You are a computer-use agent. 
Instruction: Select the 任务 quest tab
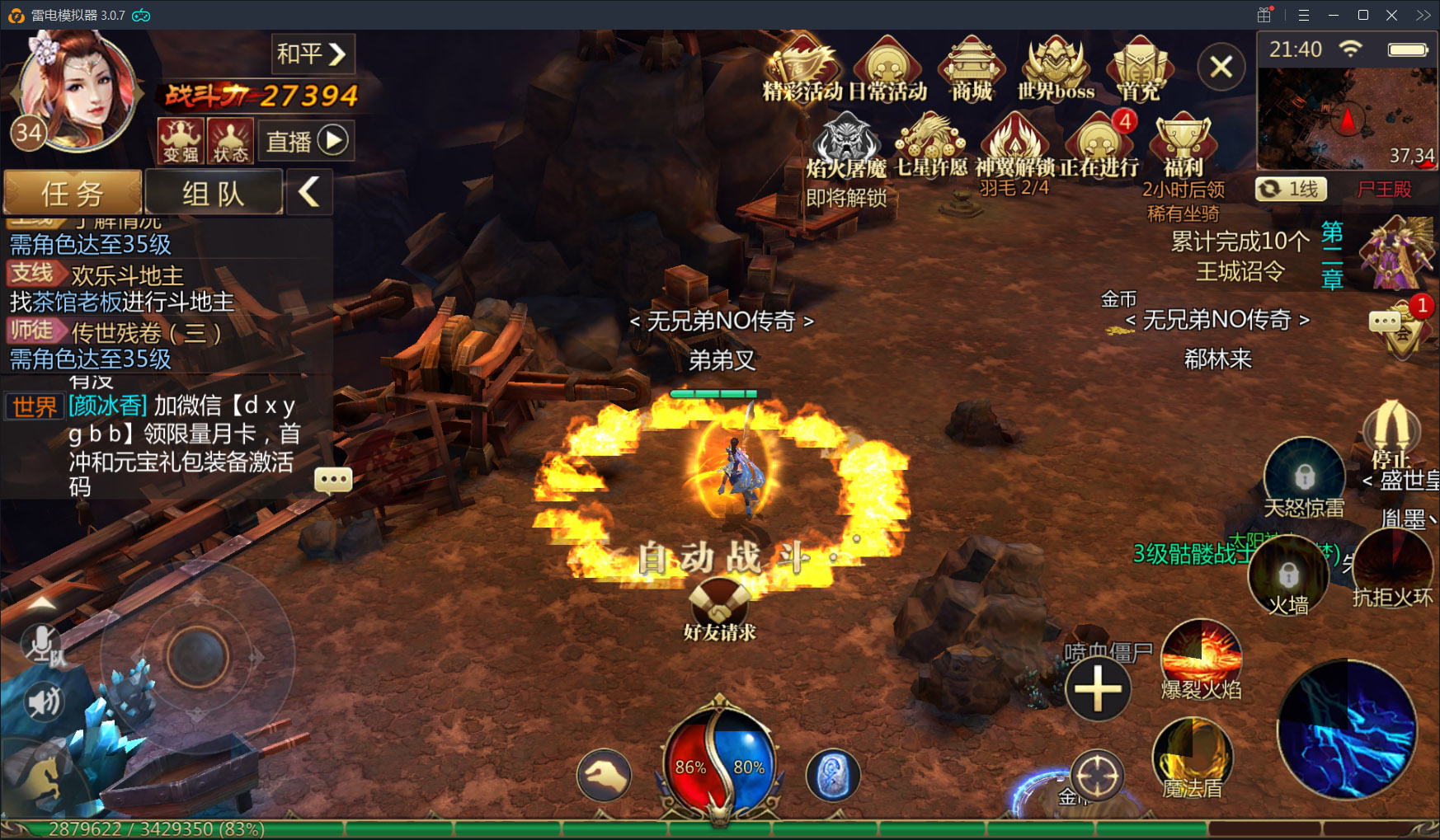pyautogui.click(x=73, y=193)
